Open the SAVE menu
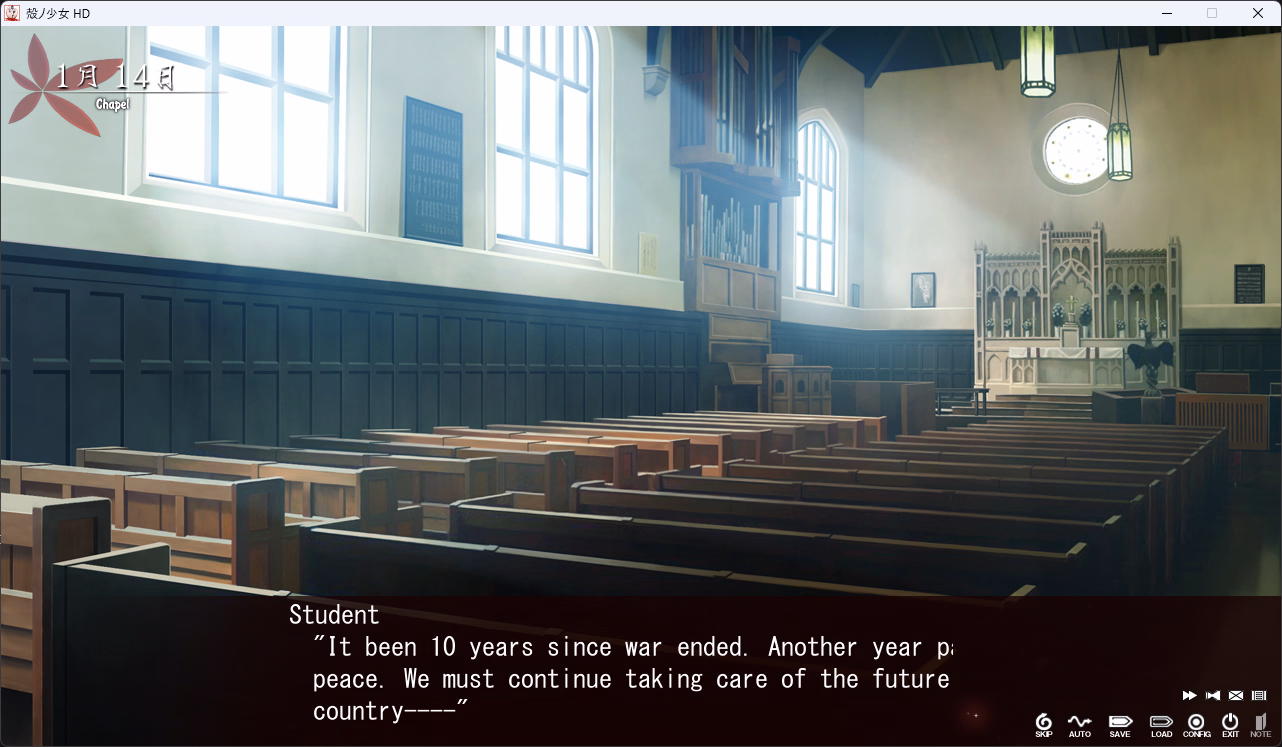 (1120, 724)
